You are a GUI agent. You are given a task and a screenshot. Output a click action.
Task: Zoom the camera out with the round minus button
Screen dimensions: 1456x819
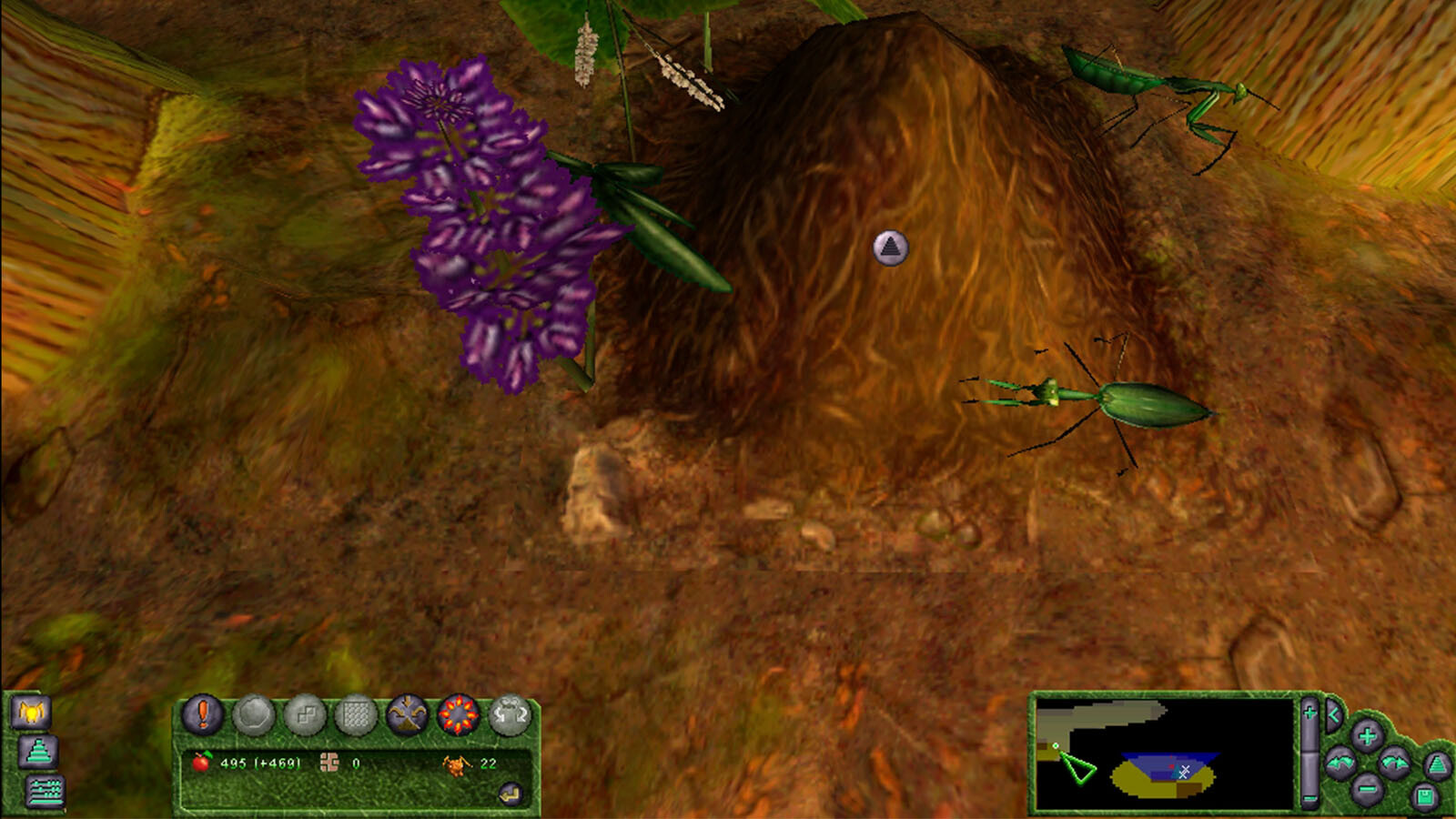(x=1367, y=788)
